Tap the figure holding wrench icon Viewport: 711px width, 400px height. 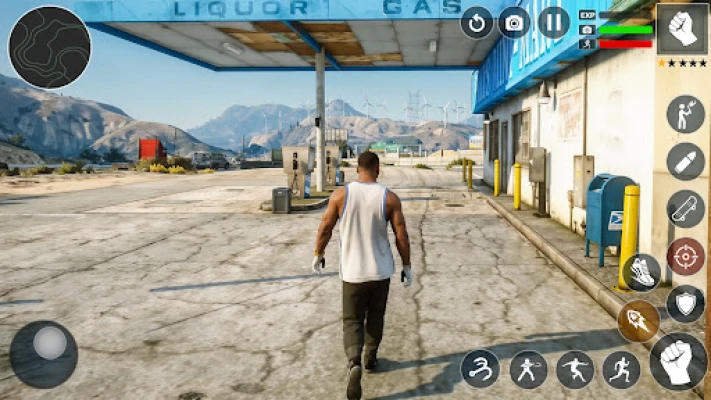(685, 114)
